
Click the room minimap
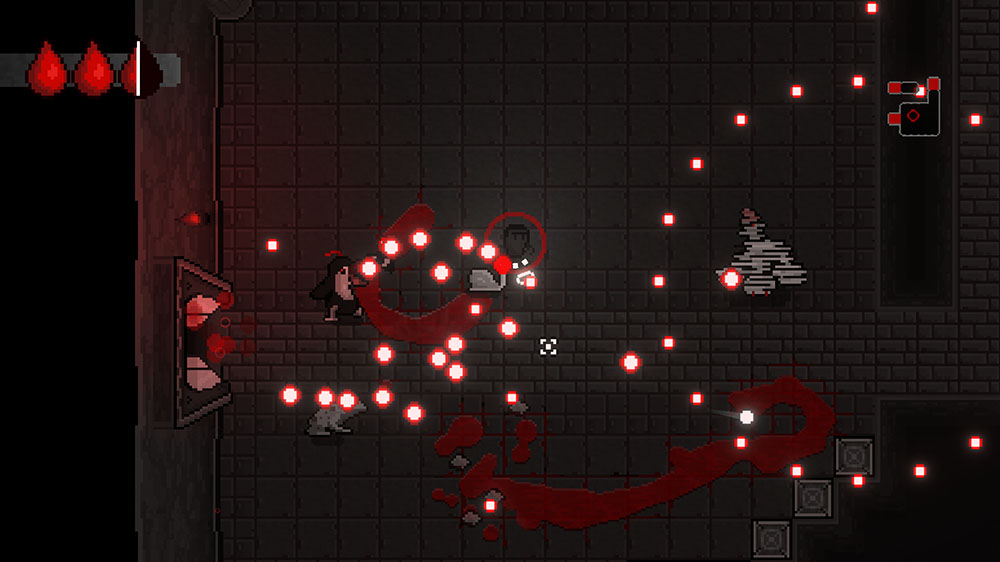tap(915, 108)
